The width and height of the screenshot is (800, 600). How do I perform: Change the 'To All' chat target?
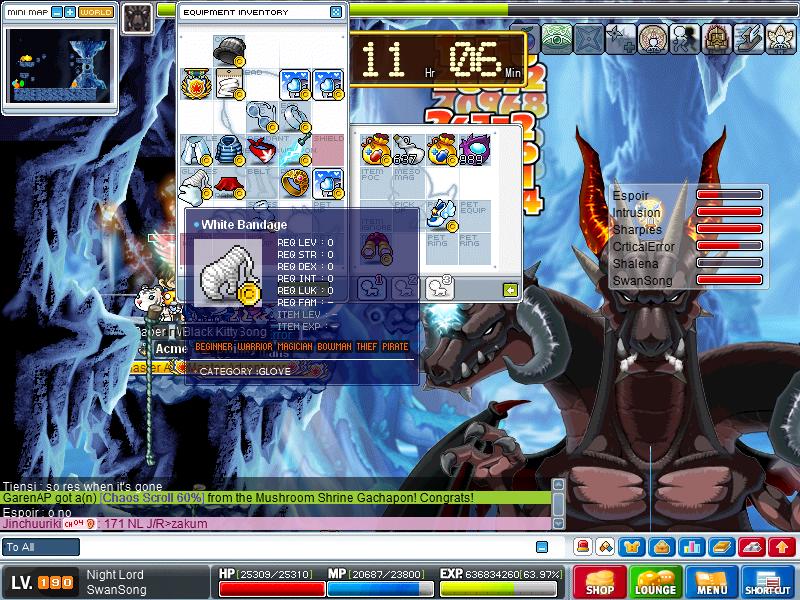click(41, 547)
